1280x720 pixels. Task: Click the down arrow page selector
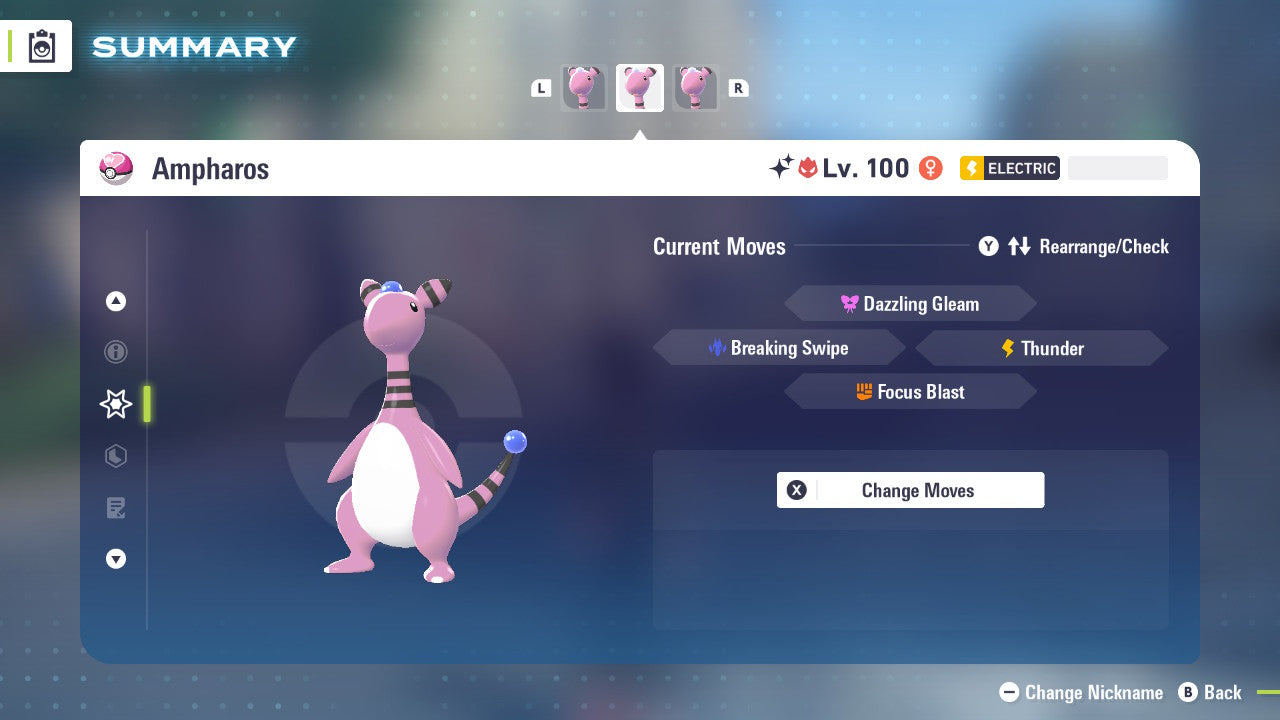click(116, 559)
